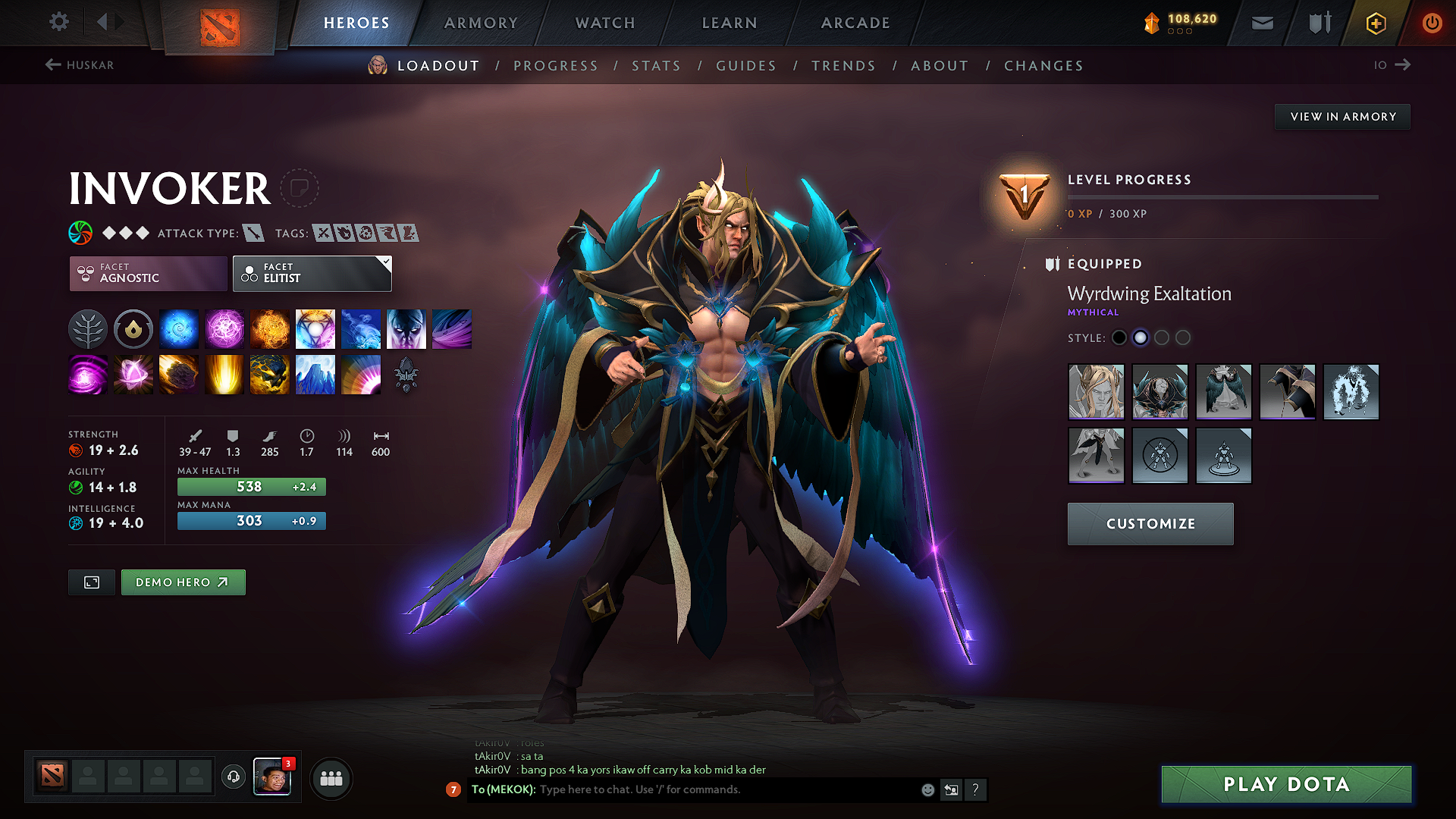This screenshot has height=819, width=1456.
Task: Open the friends list people icon
Action: click(331, 777)
